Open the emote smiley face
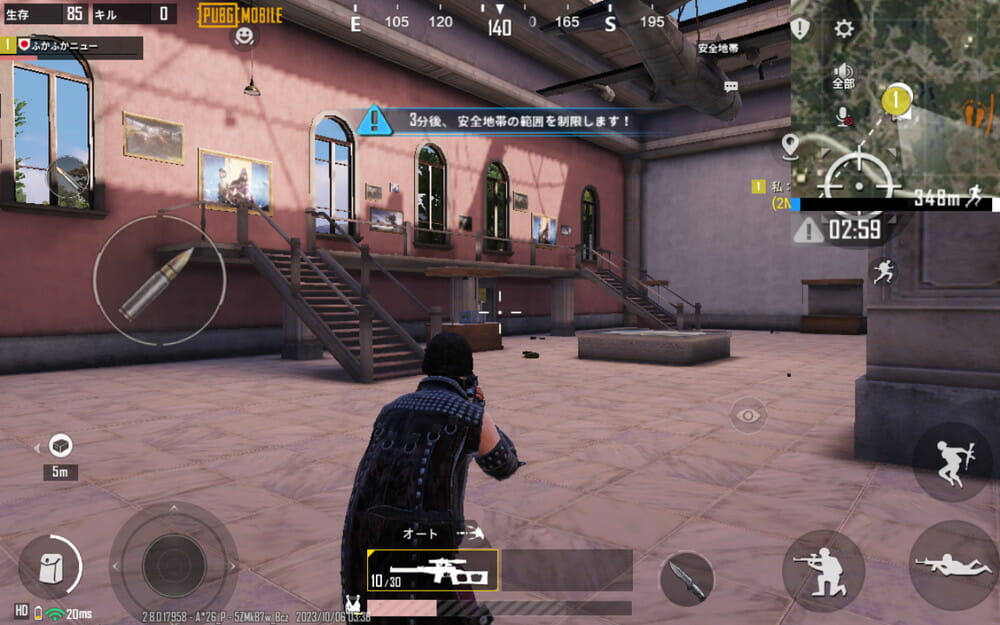The image size is (1000, 625). pyautogui.click(x=243, y=37)
